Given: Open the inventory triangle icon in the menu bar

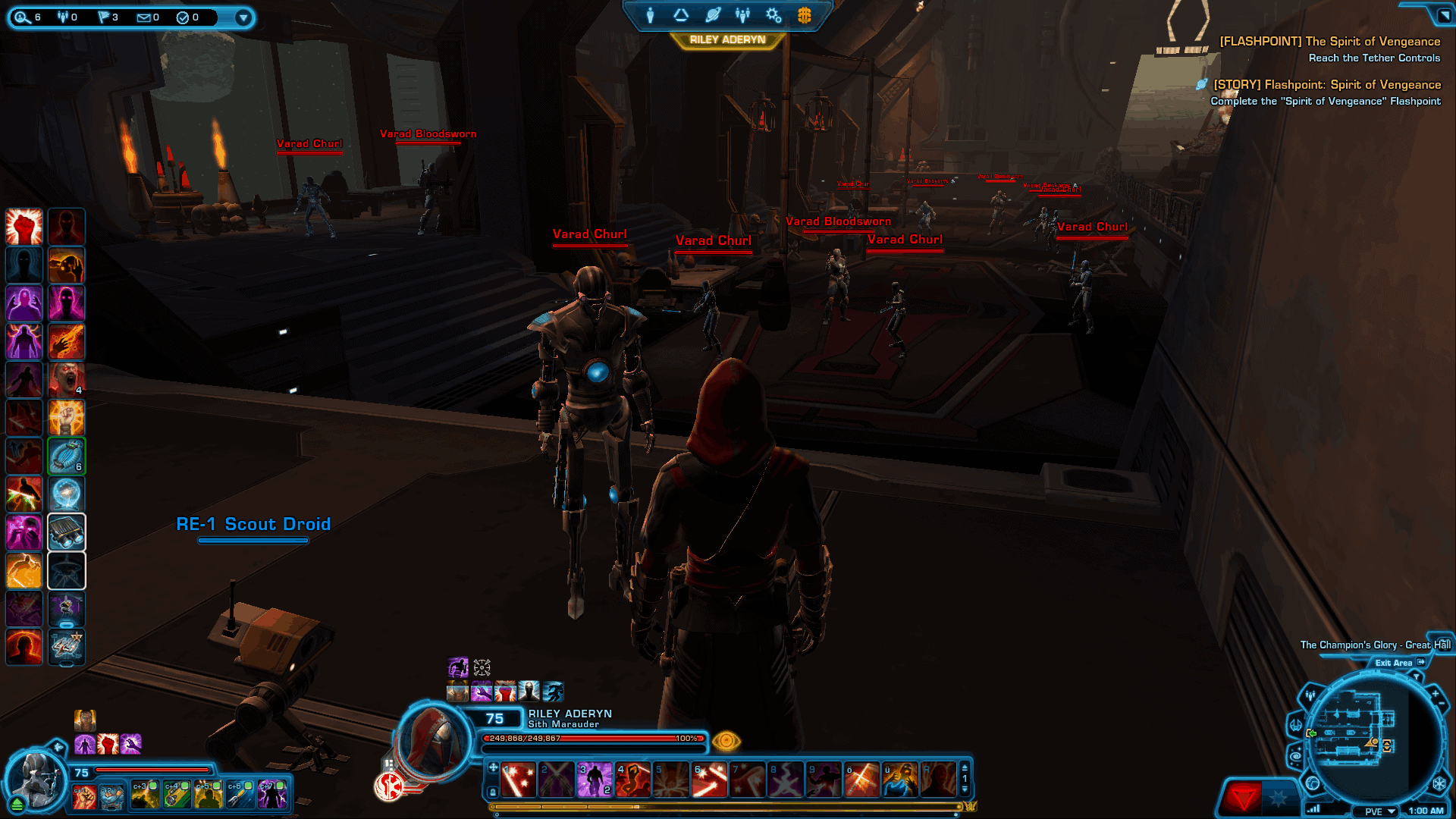Looking at the screenshot, I should click(x=681, y=15).
